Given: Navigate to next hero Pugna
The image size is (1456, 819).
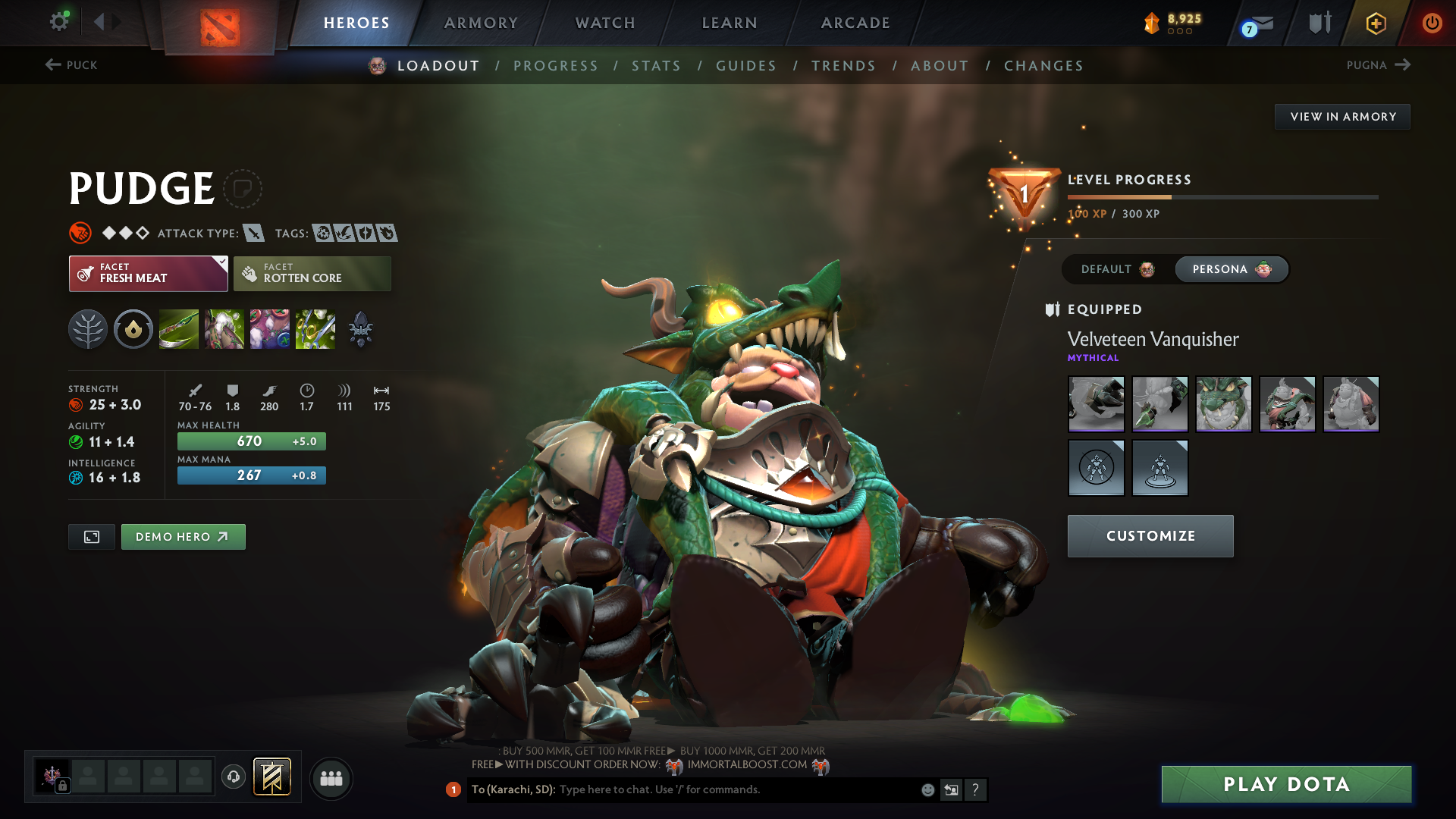Looking at the screenshot, I should 1378,65.
